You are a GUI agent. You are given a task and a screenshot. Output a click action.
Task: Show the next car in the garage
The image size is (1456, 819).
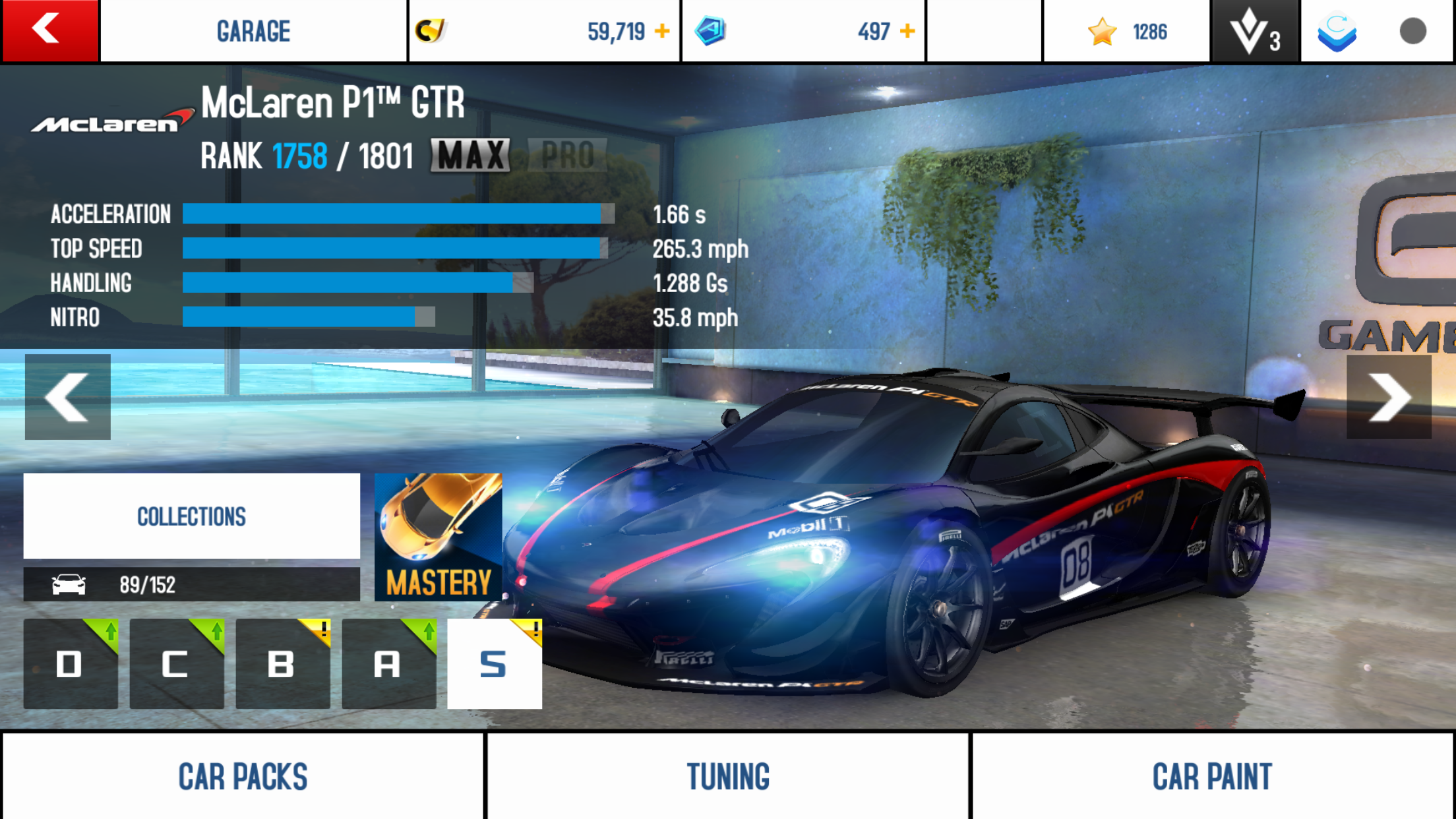(1389, 397)
